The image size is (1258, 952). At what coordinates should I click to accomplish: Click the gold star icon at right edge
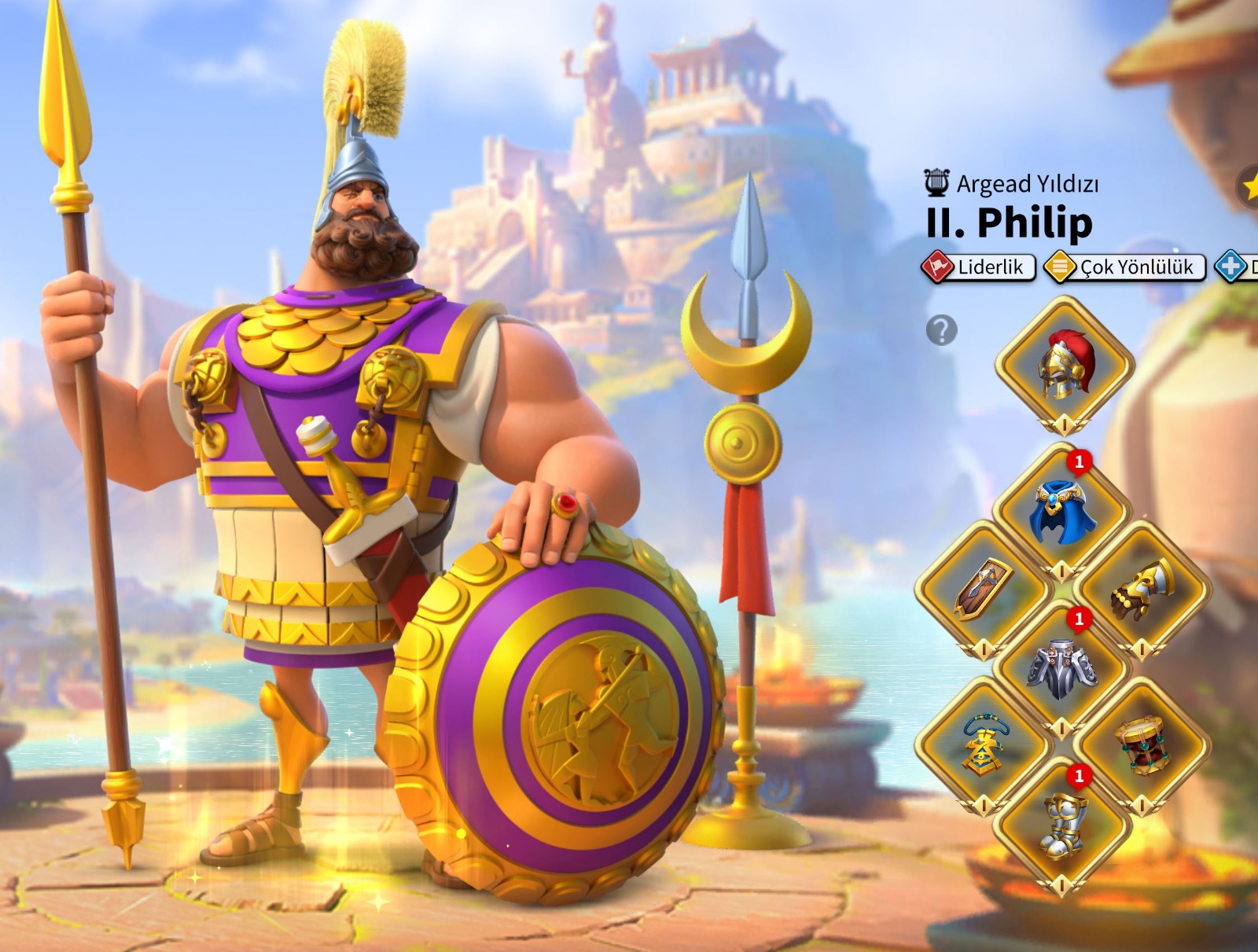1249,187
